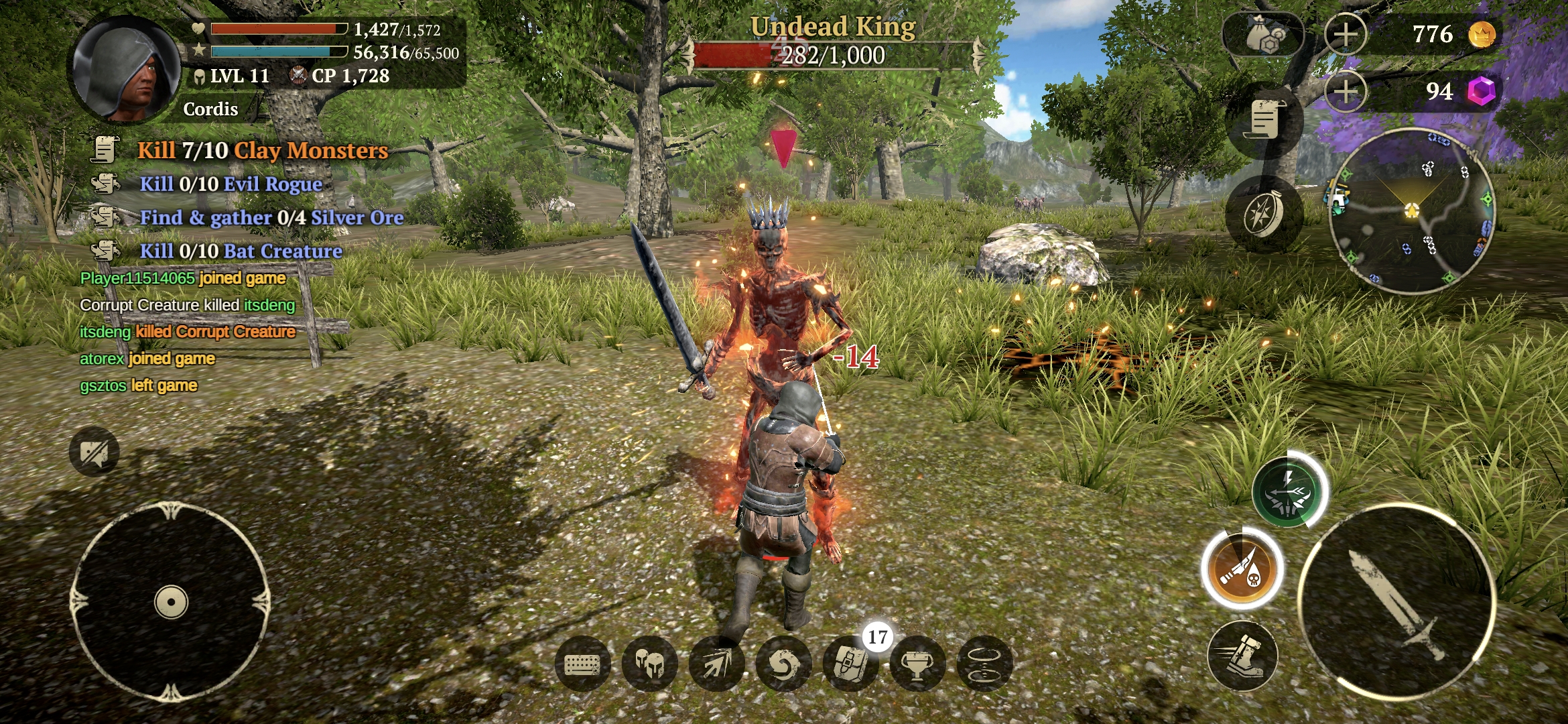Open the quest scroll log

(1264, 121)
